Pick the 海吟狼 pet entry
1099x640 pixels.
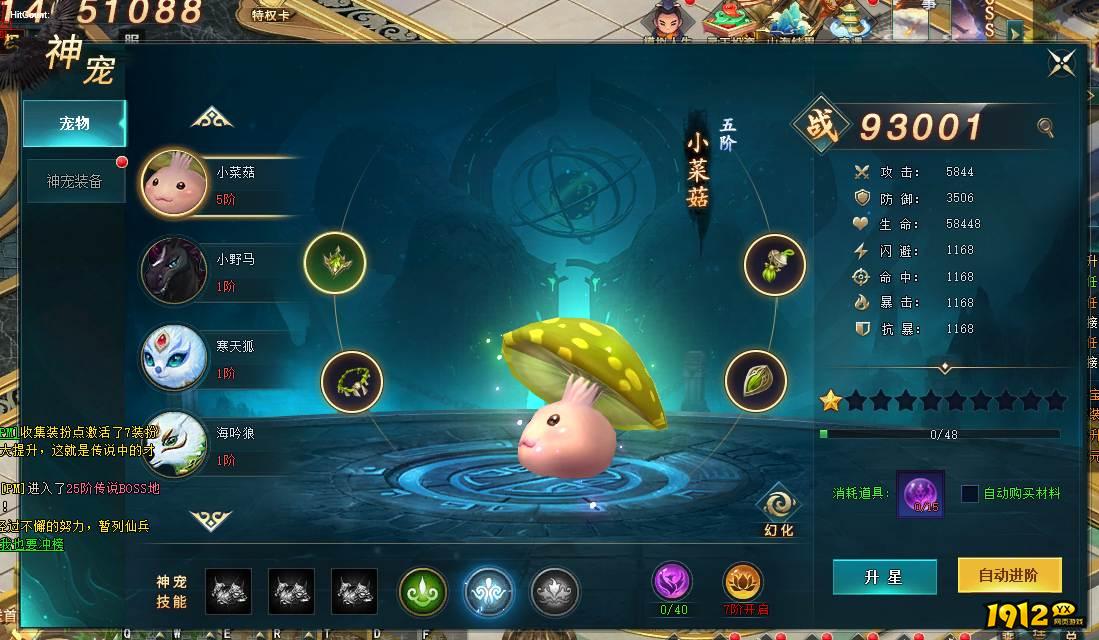pos(220,445)
